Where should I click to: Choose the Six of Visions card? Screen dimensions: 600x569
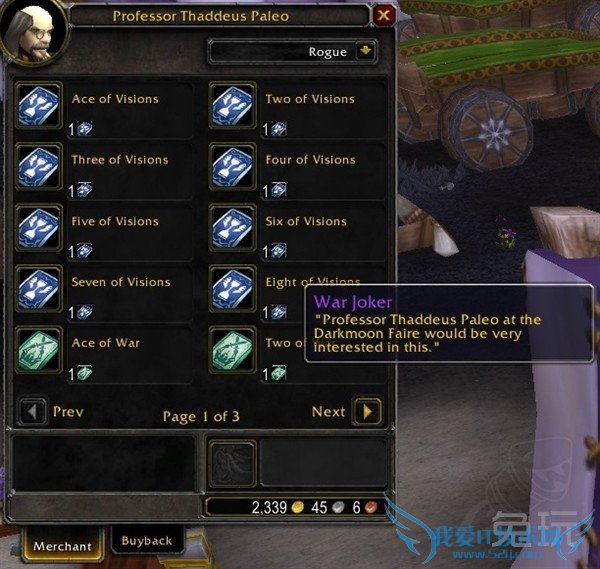[233, 228]
